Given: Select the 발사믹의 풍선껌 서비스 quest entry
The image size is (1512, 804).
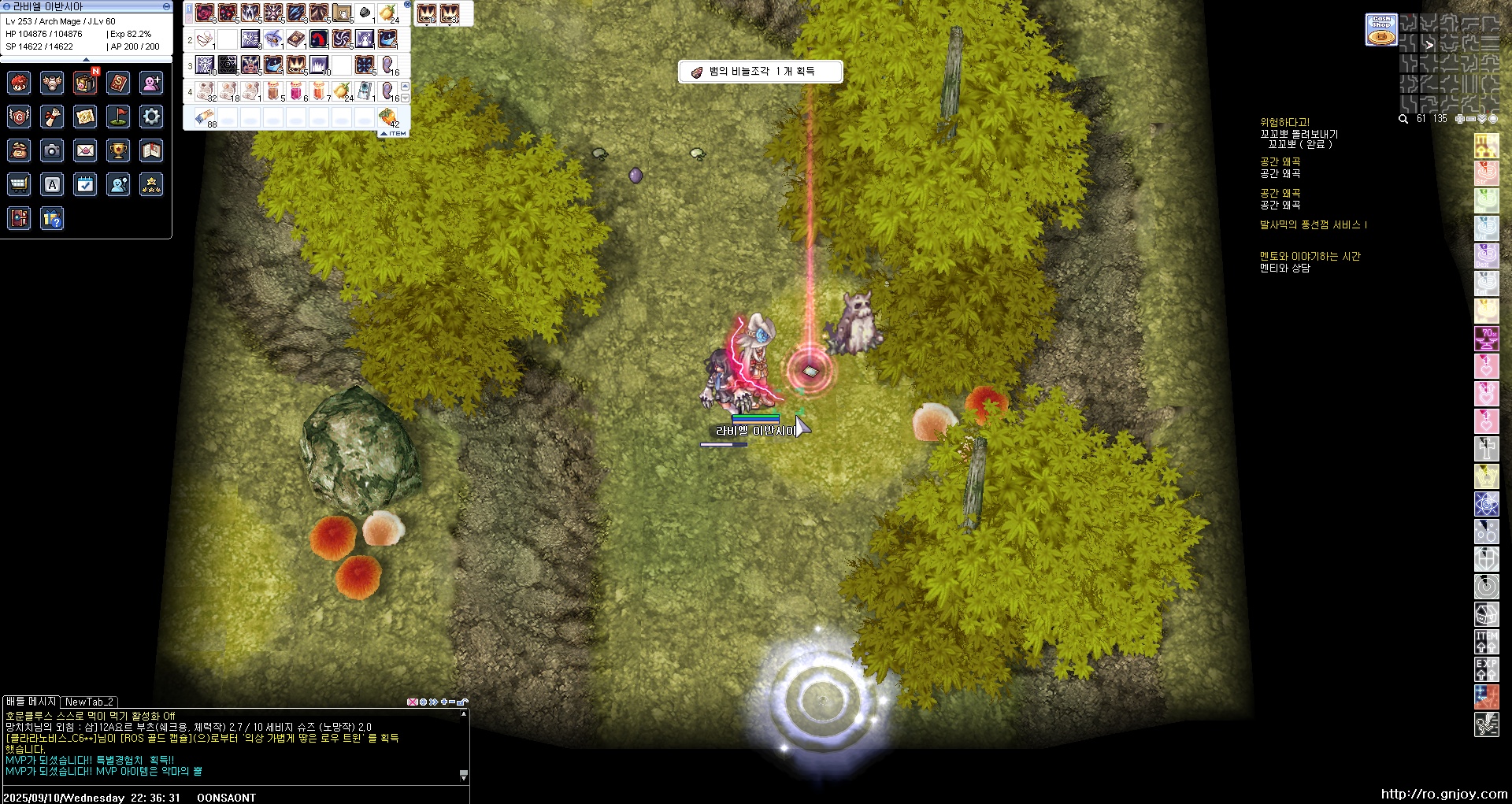Looking at the screenshot, I should [1313, 225].
